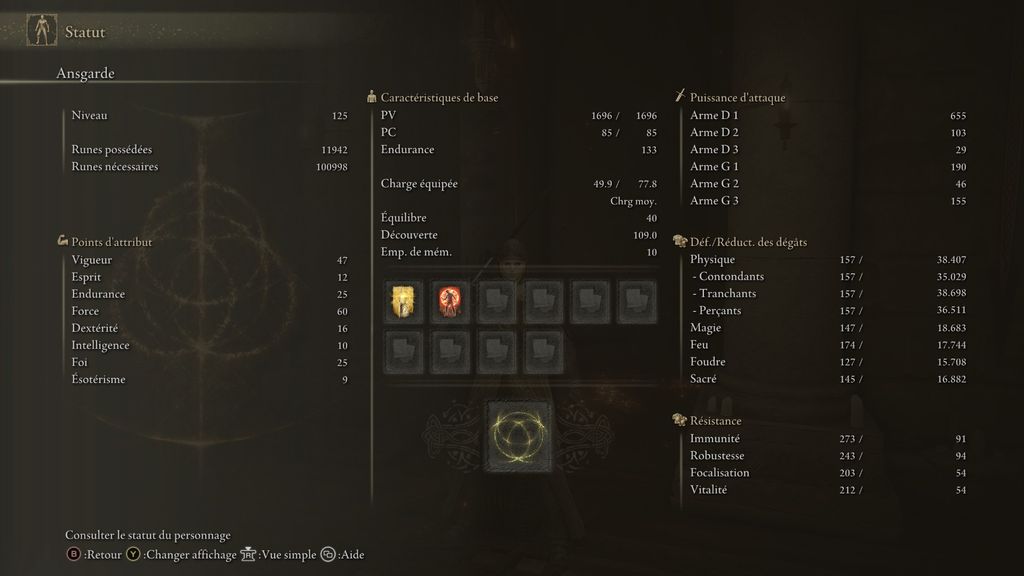The image size is (1024, 576).
Task: Select the red status effect icon
Action: coord(451,302)
